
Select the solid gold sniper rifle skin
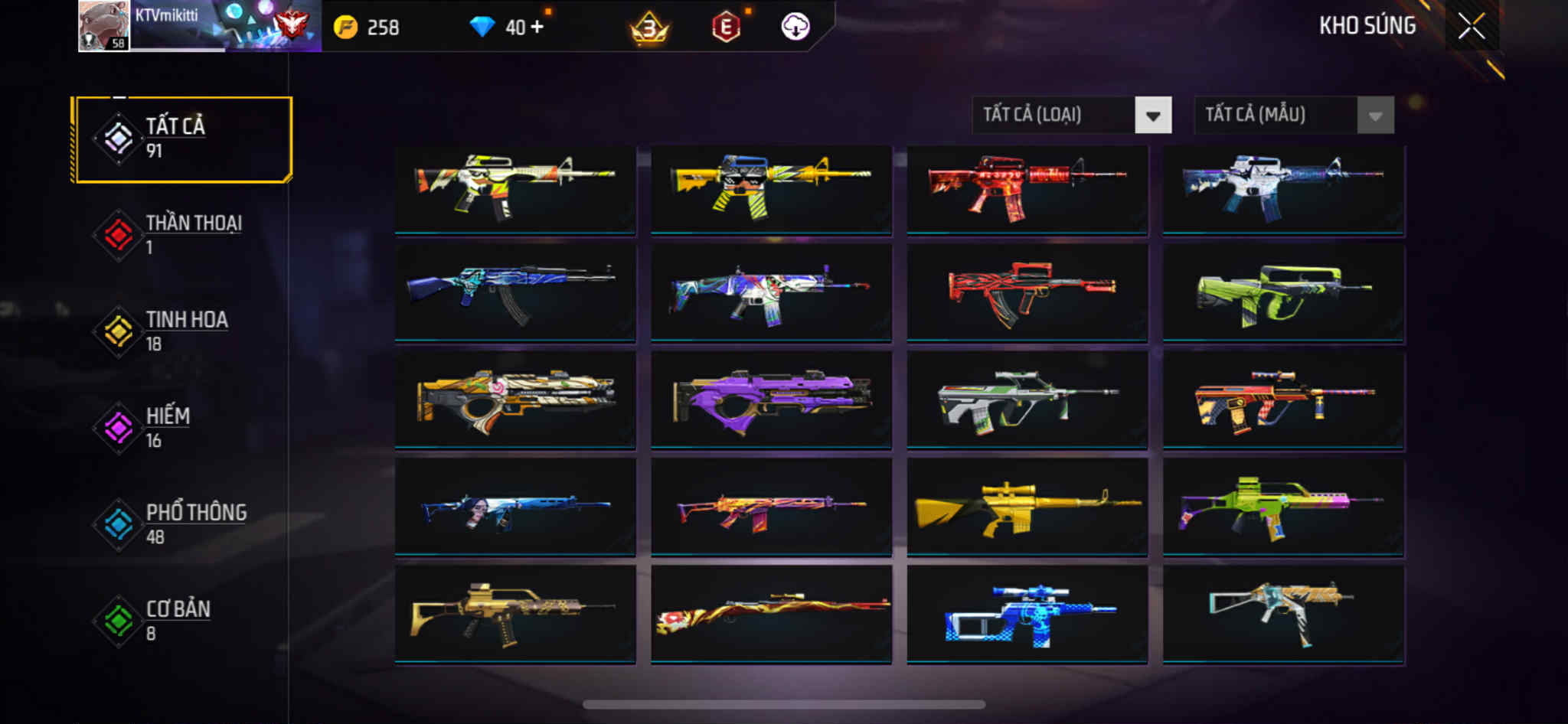coord(1027,507)
